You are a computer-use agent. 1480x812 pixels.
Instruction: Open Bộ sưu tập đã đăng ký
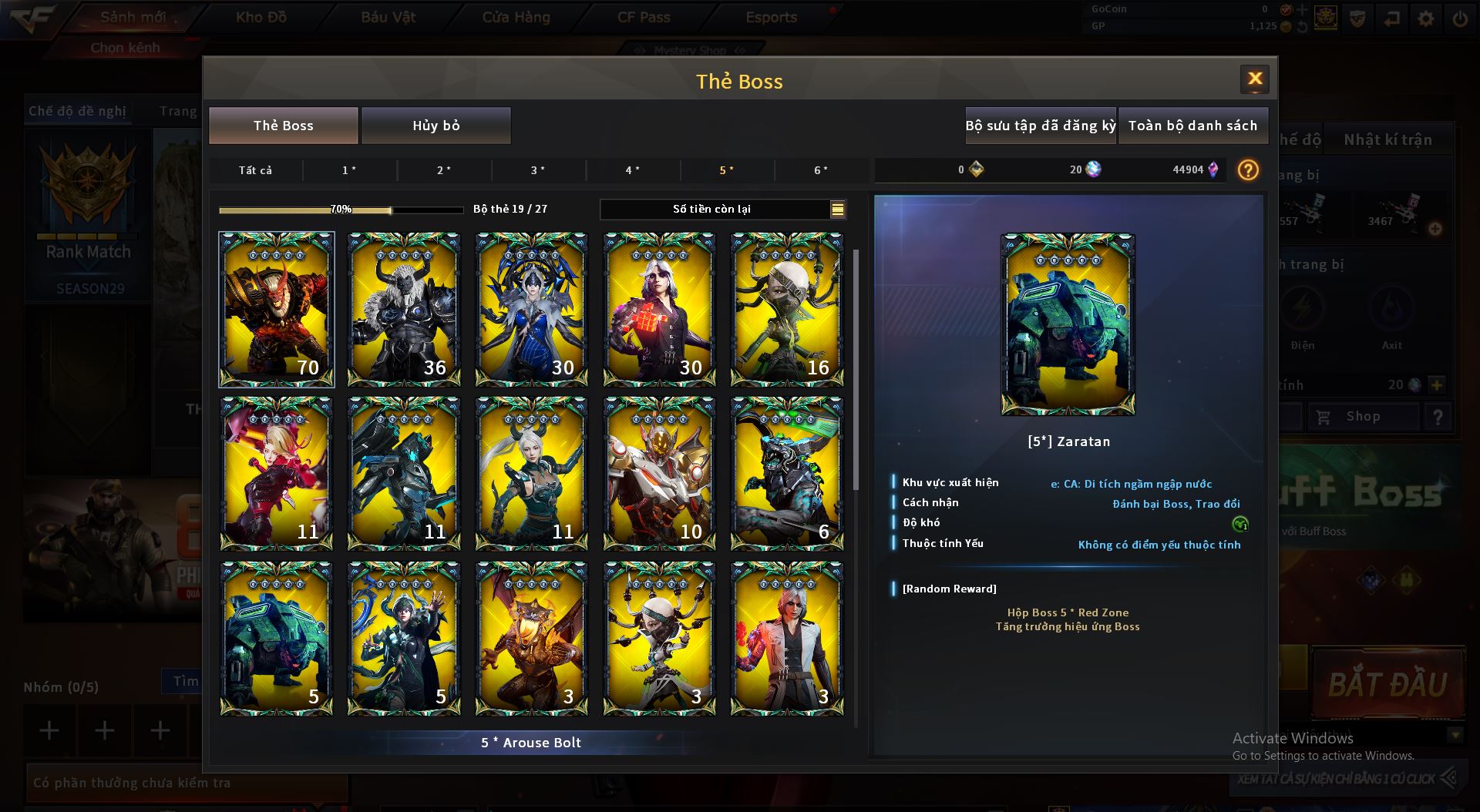click(1040, 126)
